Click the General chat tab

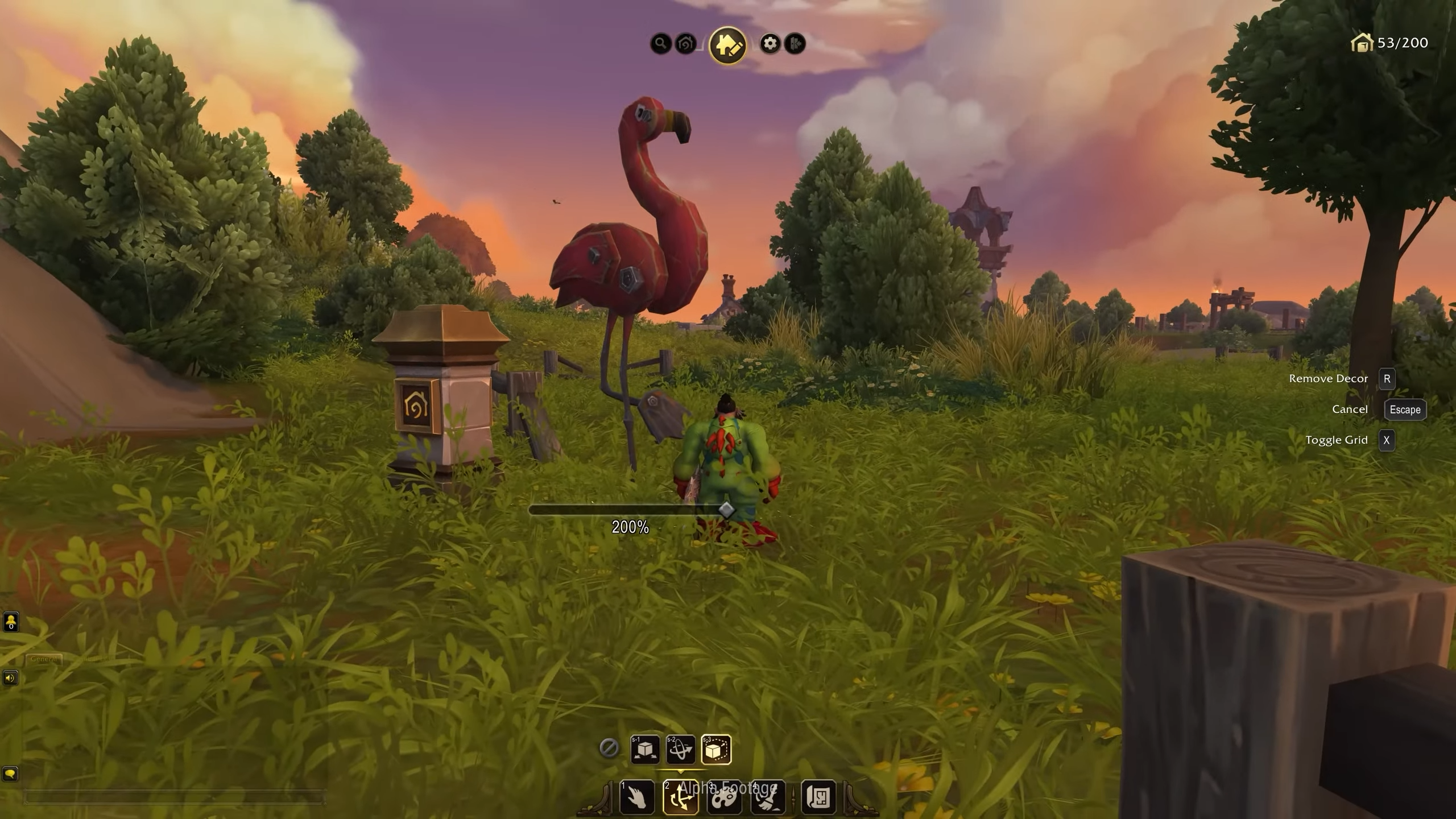[44, 659]
